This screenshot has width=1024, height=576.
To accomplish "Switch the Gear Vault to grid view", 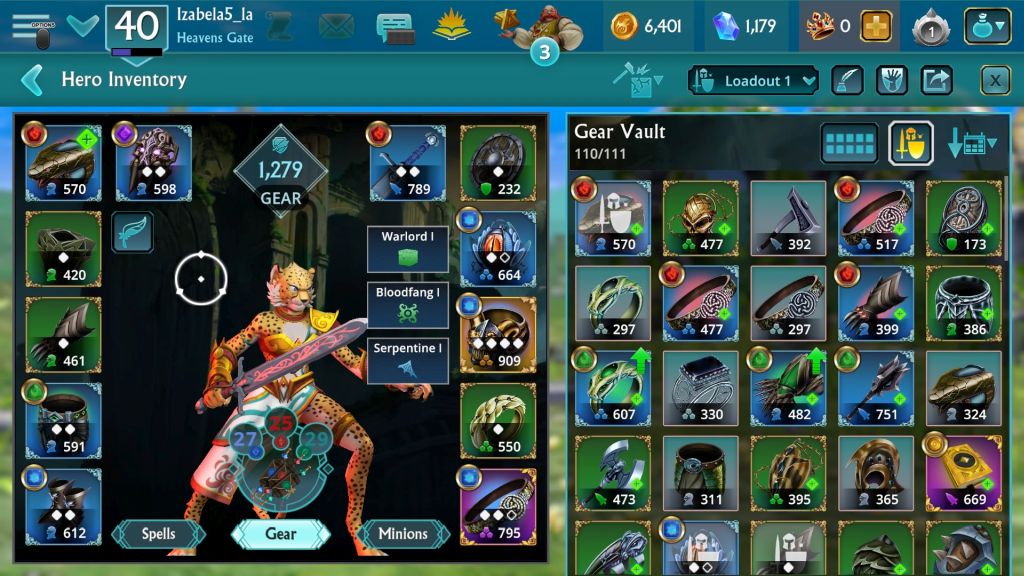I will click(x=849, y=144).
